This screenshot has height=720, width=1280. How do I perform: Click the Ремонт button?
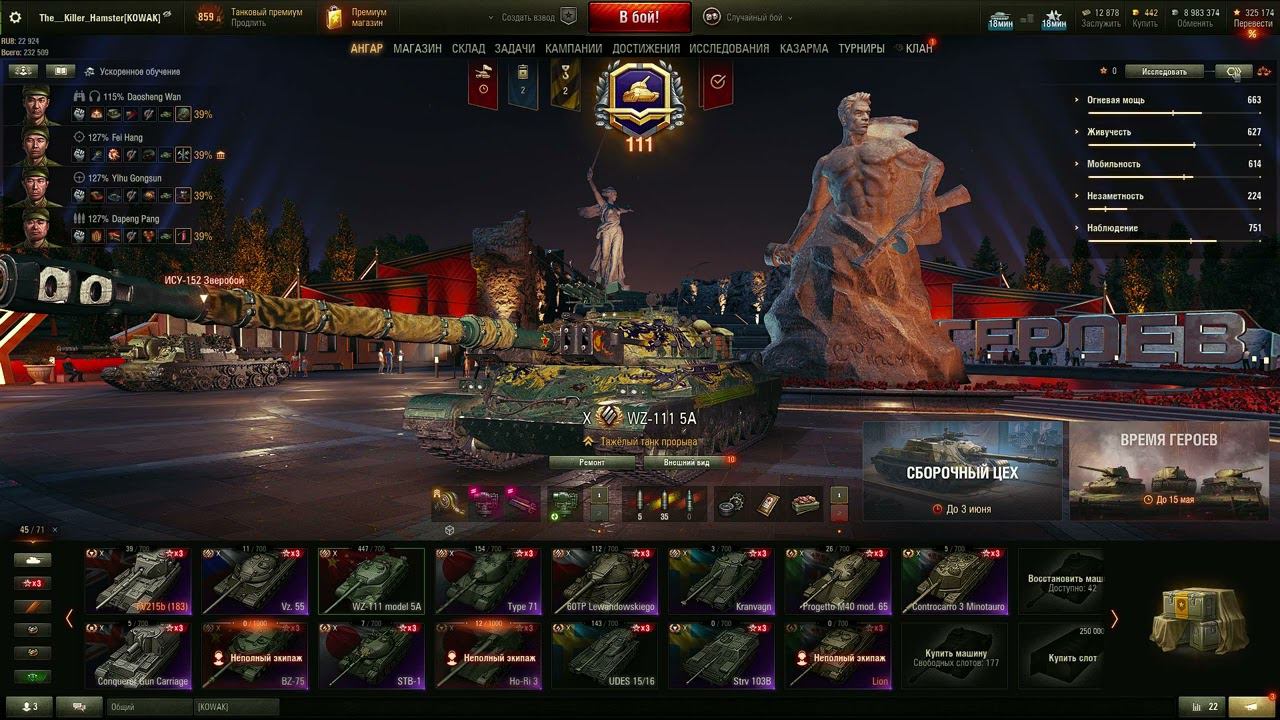click(592, 463)
